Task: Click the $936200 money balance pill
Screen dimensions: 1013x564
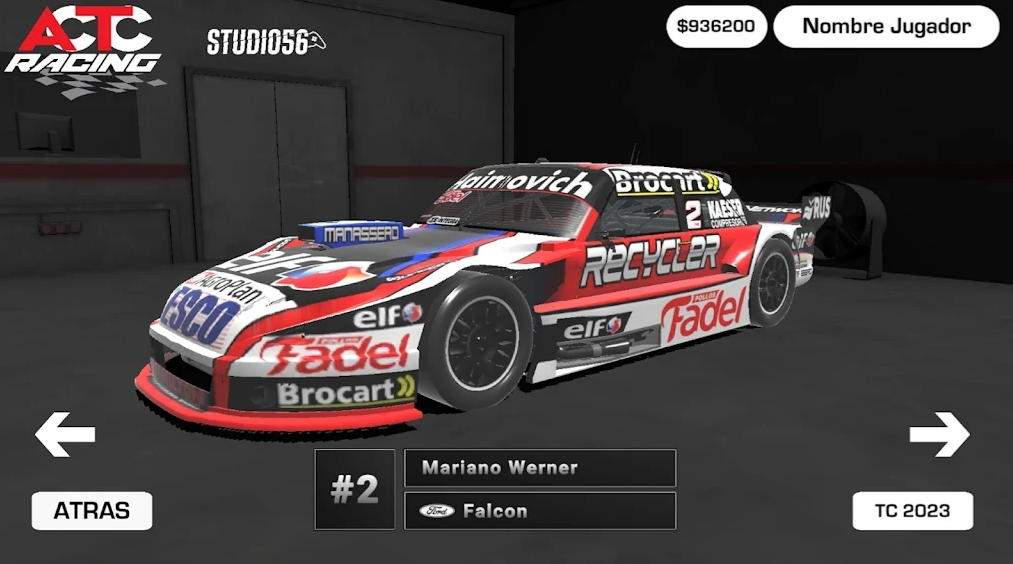Action: [x=716, y=27]
